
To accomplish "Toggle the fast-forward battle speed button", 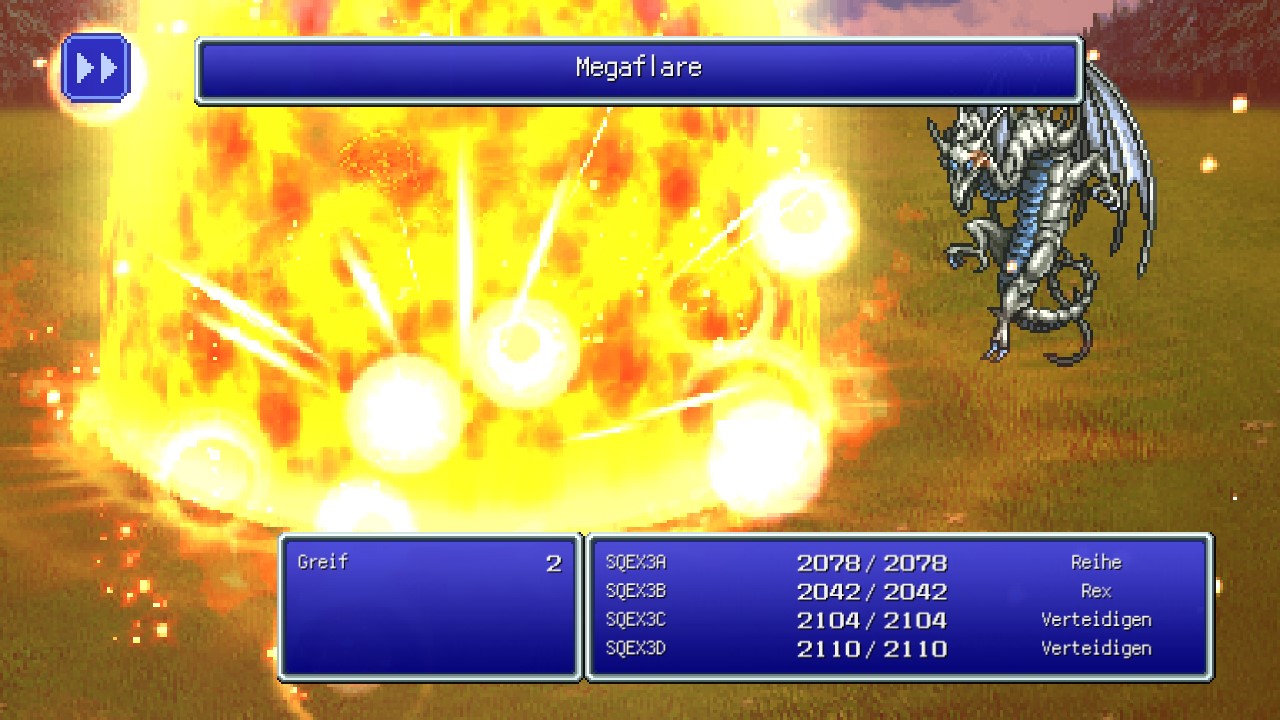I will click(96, 68).
